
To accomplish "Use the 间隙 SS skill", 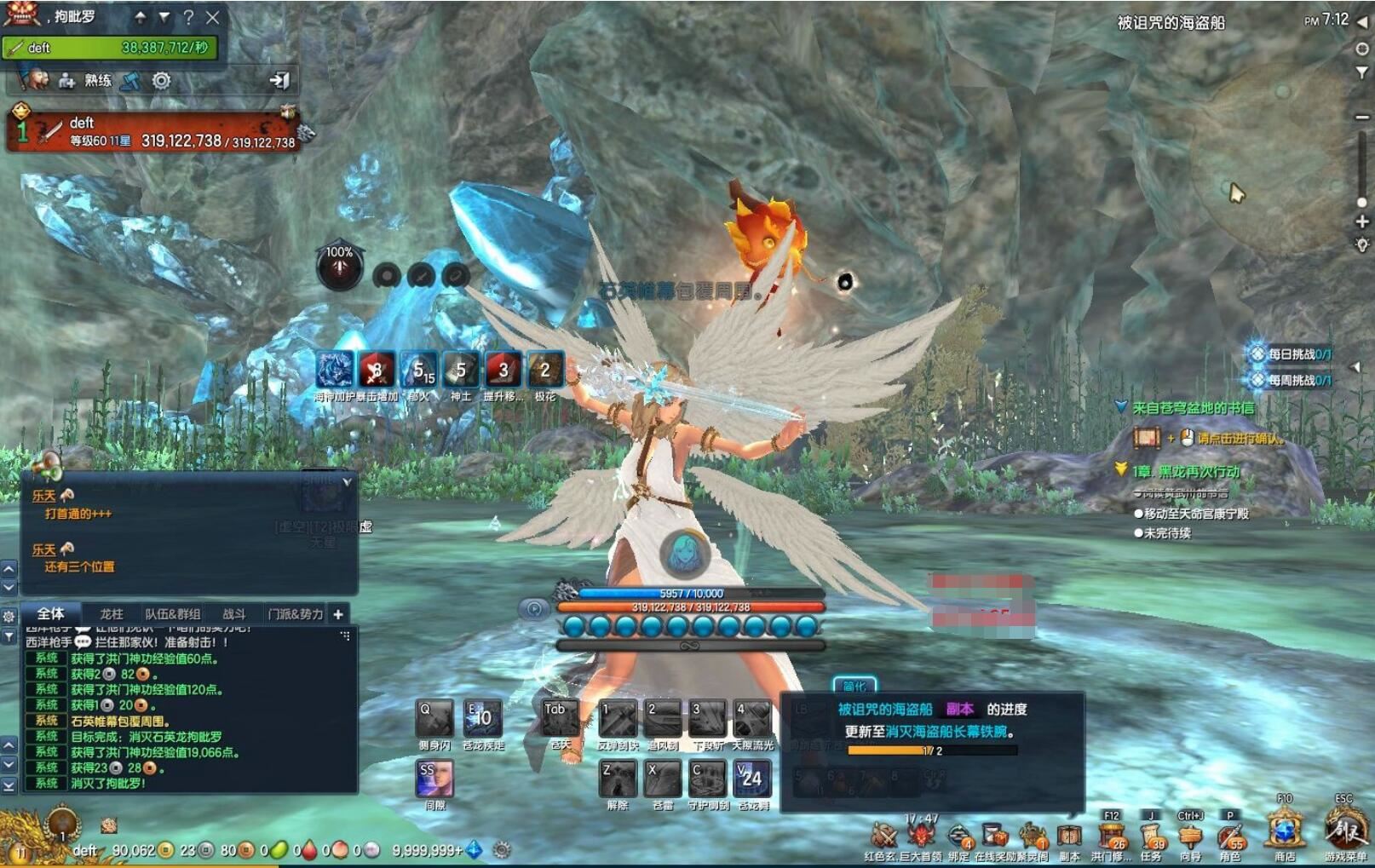I will [x=434, y=779].
